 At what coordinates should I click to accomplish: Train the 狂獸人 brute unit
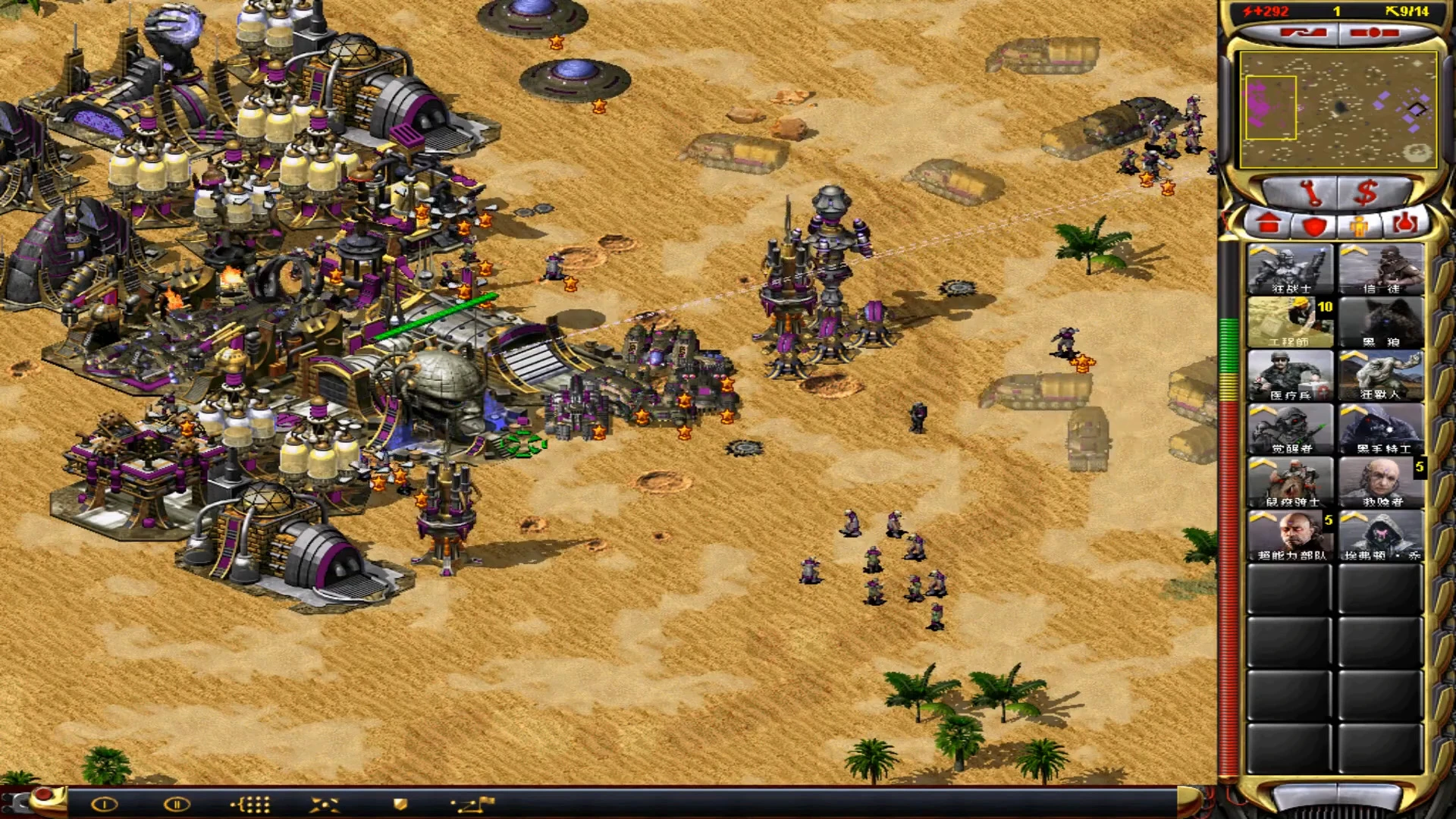tap(1380, 375)
